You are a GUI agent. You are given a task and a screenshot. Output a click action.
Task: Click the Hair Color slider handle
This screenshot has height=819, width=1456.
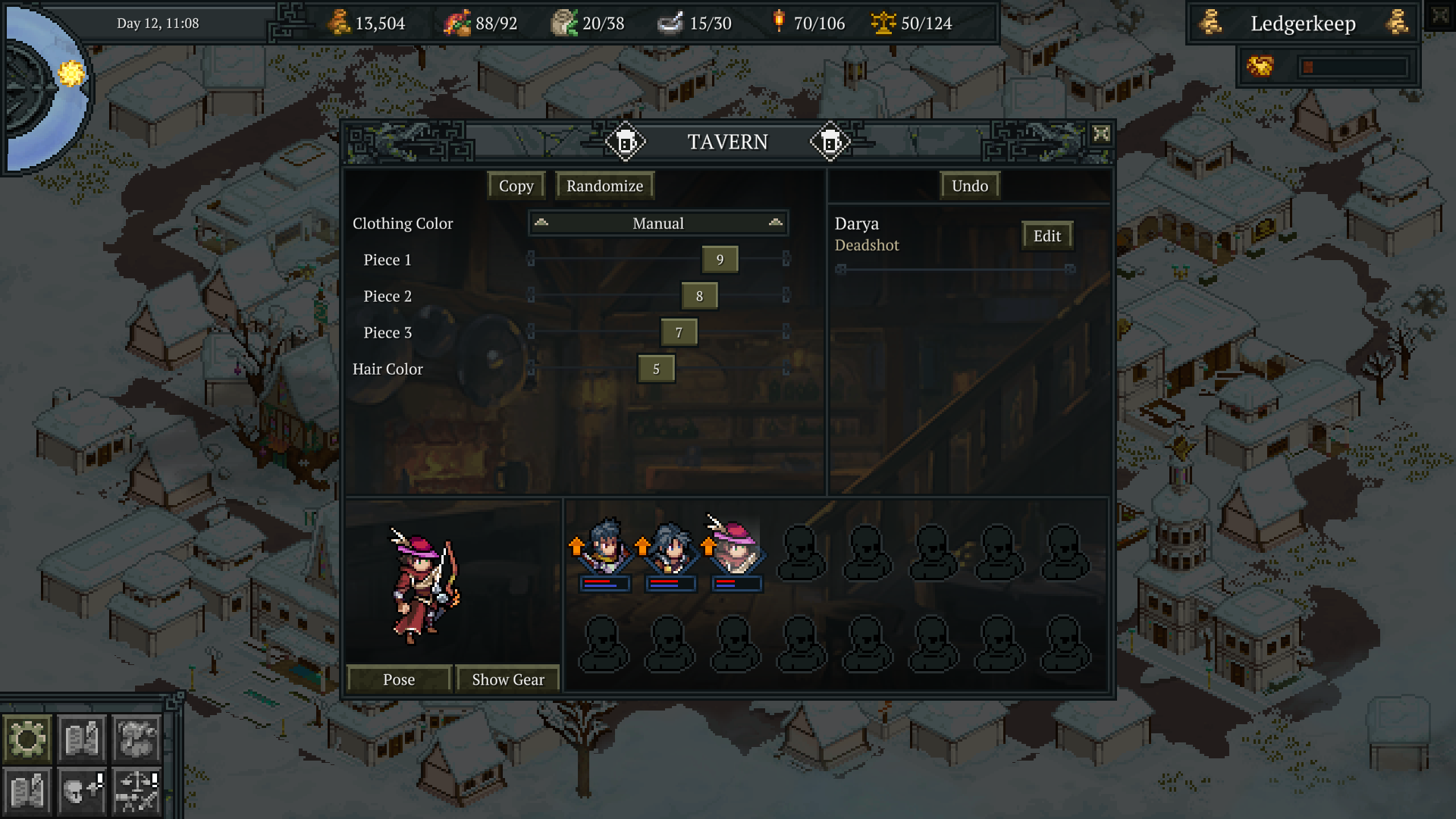[656, 369]
